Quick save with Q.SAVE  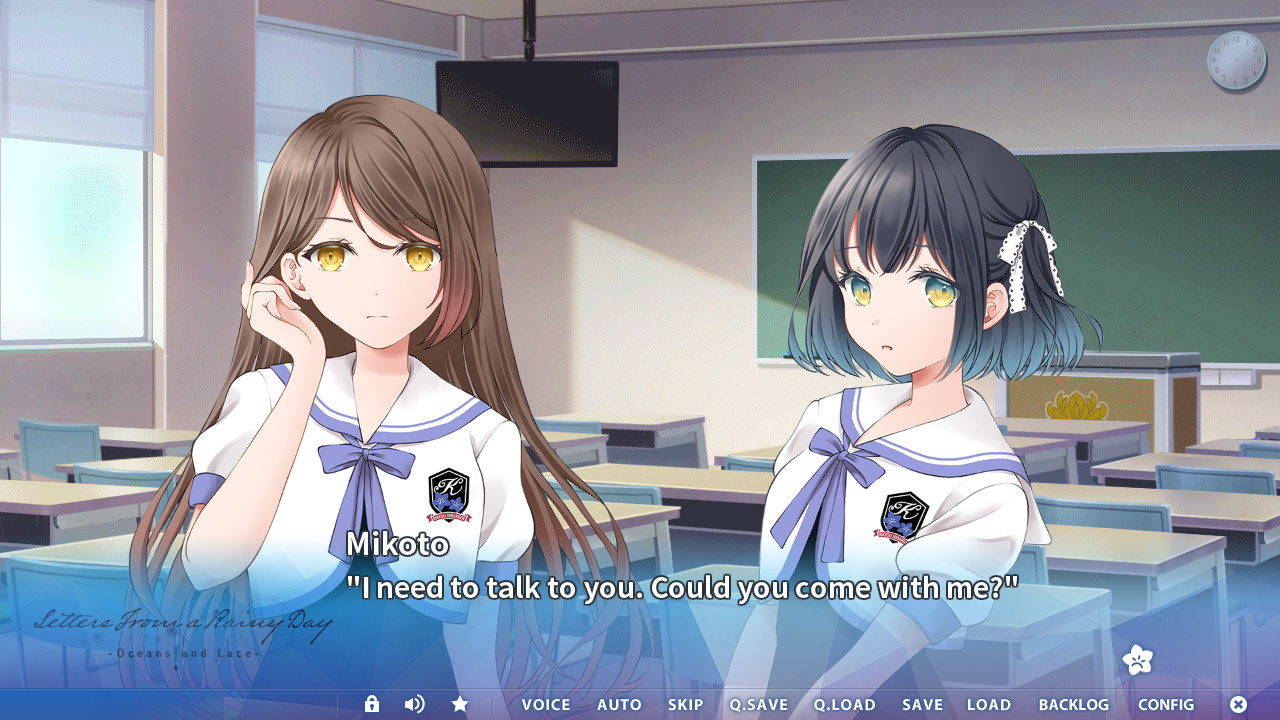(758, 705)
